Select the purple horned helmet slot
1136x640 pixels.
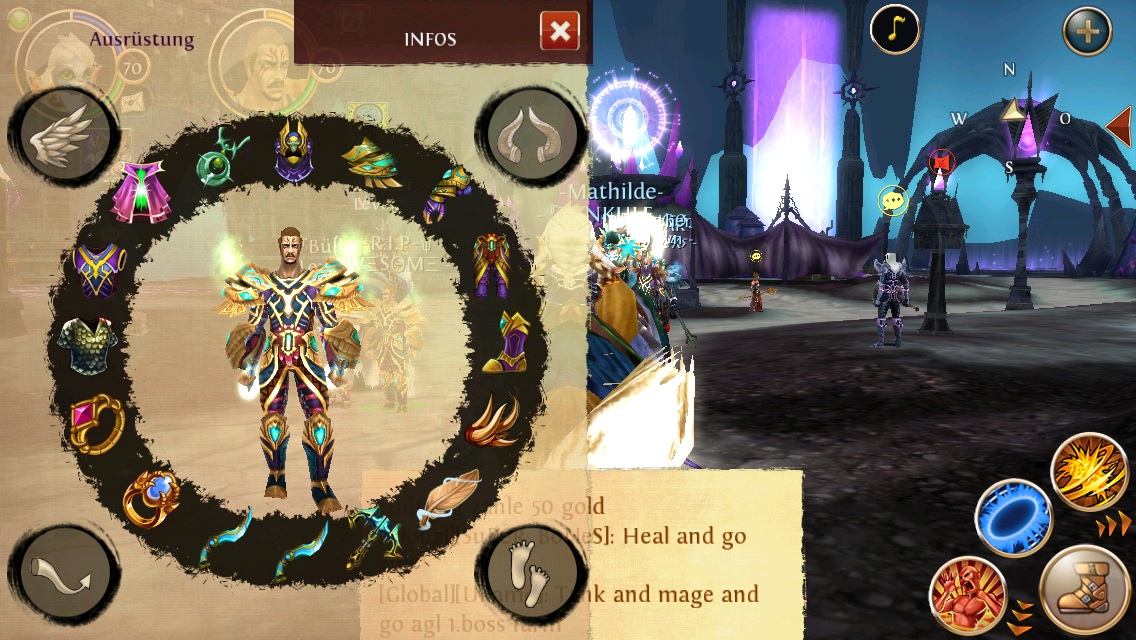292,150
